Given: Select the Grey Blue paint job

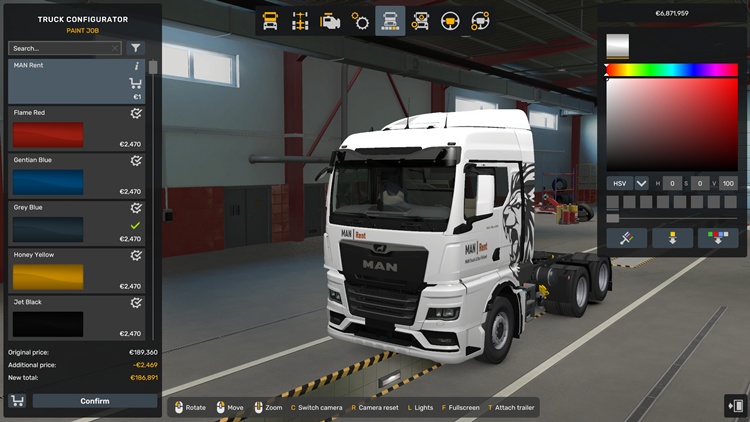Looking at the screenshot, I should pyautogui.click(x=48, y=229).
